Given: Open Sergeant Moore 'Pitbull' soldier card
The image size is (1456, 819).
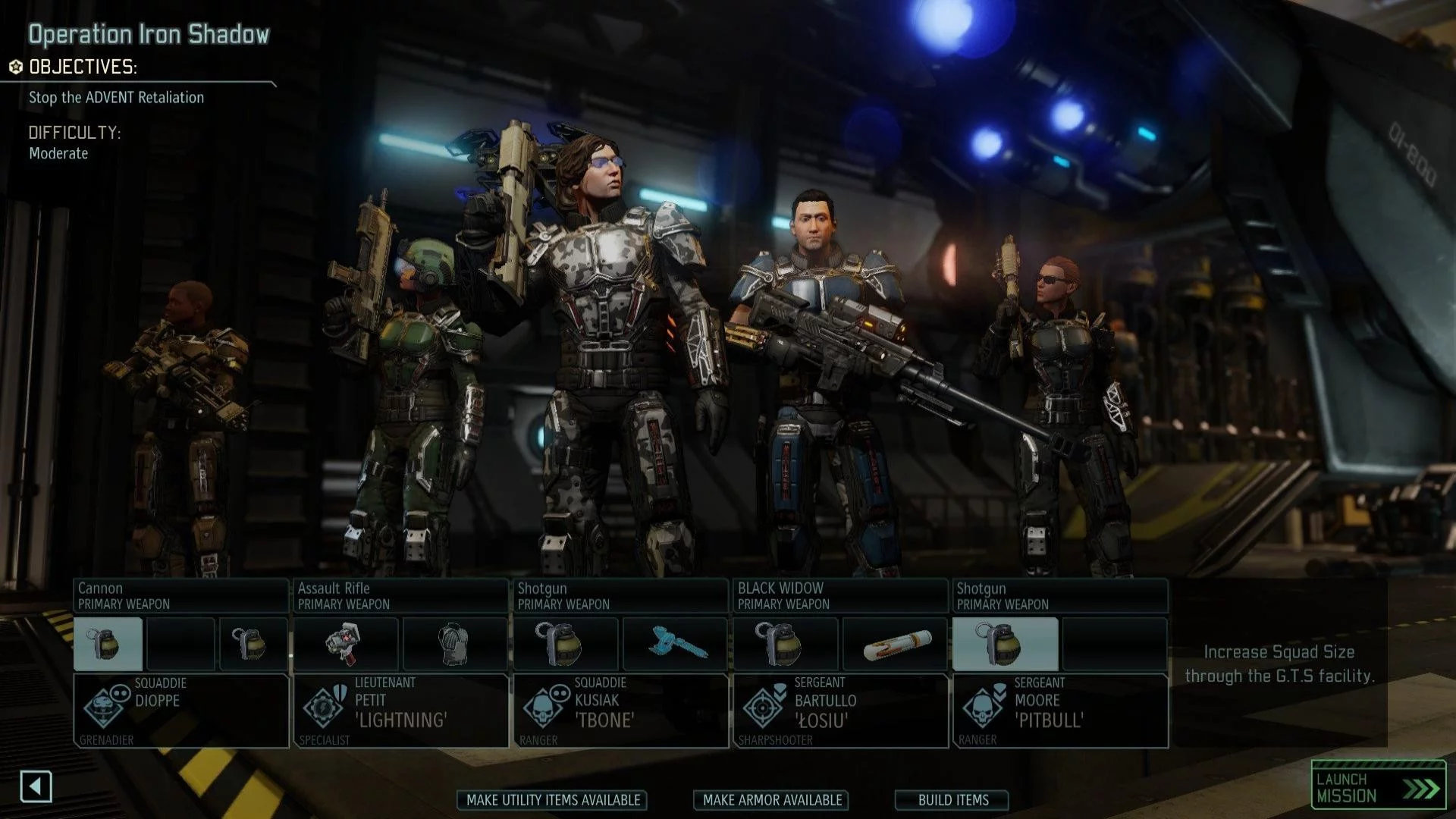Looking at the screenshot, I should [x=1060, y=711].
